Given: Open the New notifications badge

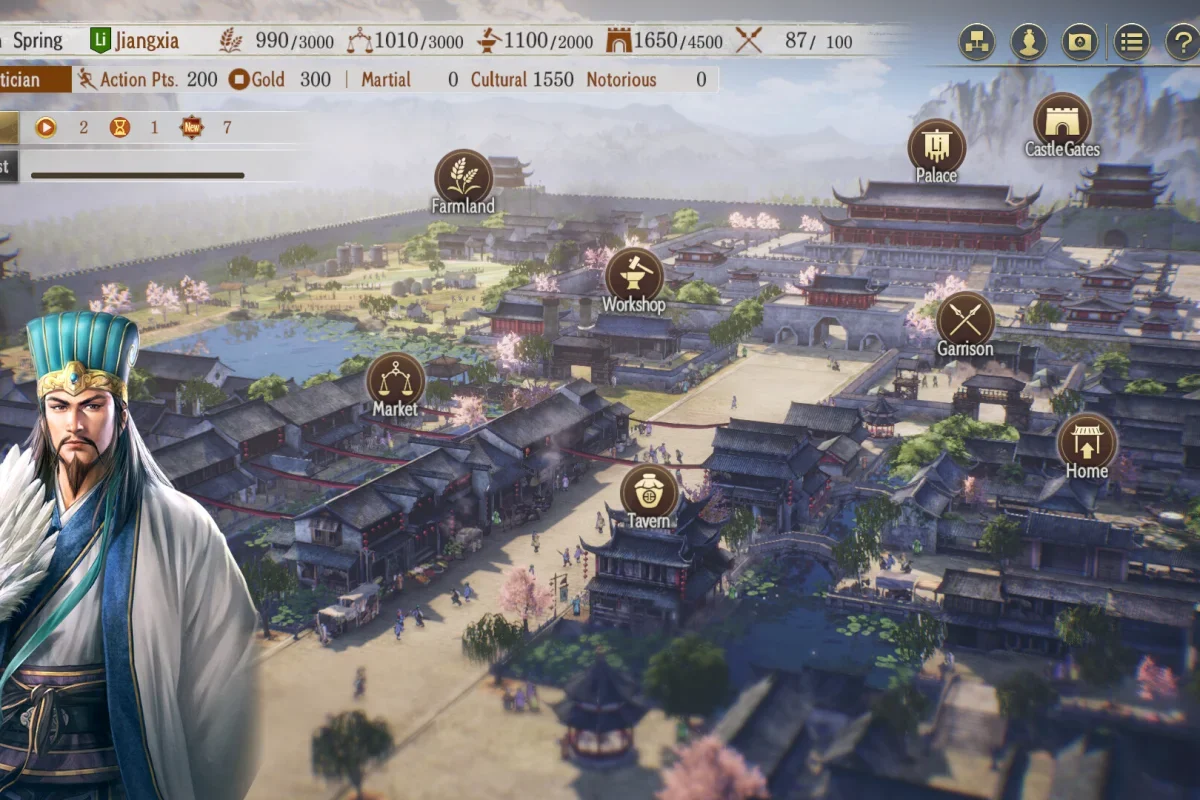Looking at the screenshot, I should 191,127.
